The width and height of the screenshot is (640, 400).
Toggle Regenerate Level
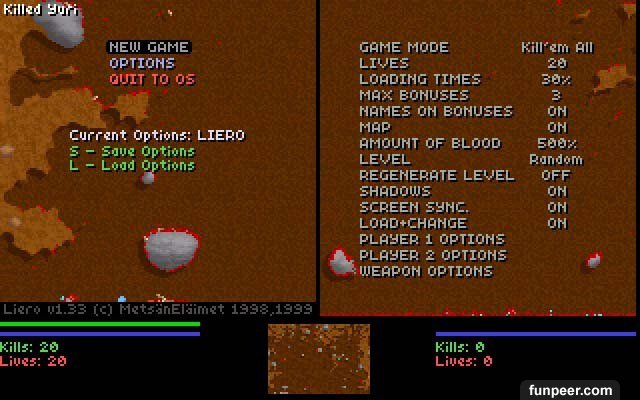[x=436, y=175]
